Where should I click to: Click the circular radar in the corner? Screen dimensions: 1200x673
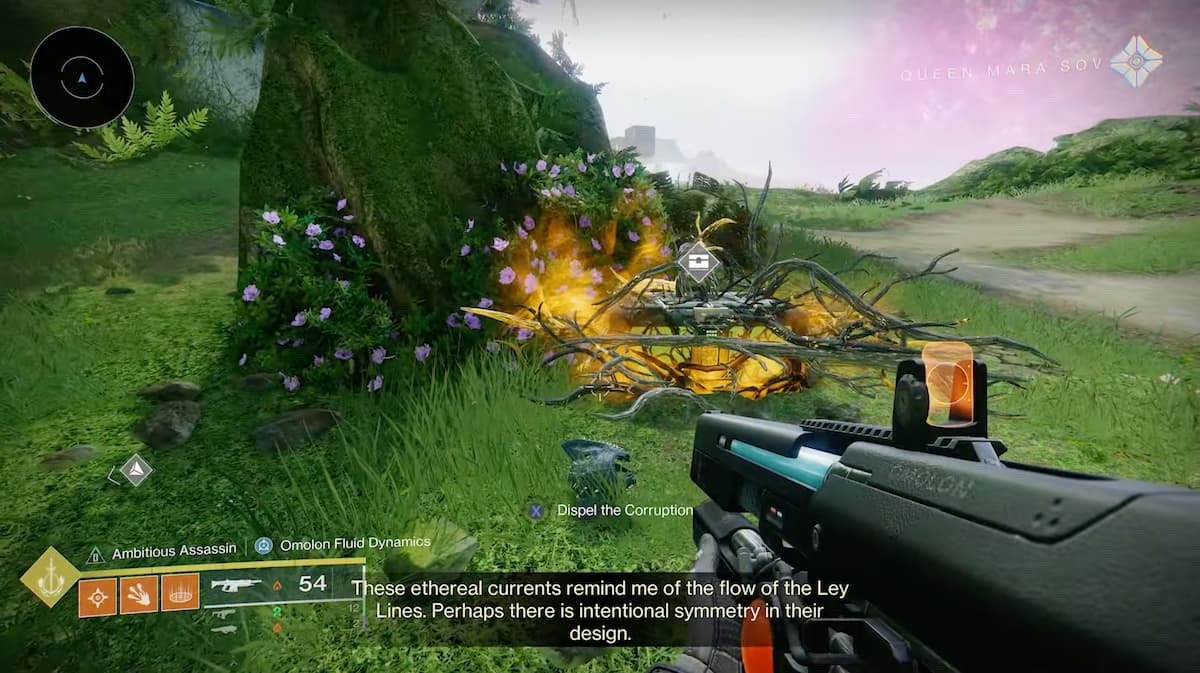(x=82, y=76)
